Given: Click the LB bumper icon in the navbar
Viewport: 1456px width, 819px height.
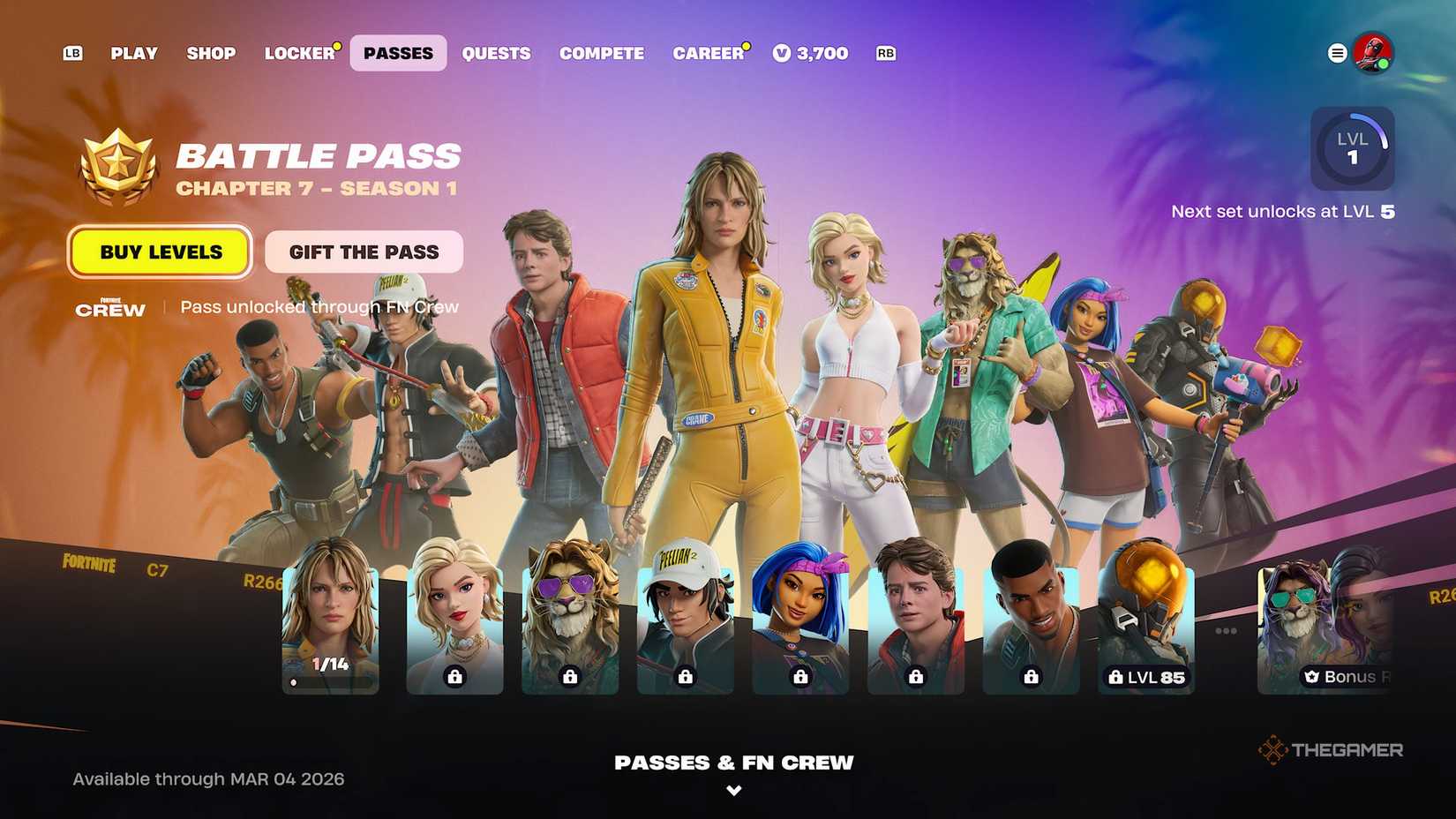Looking at the screenshot, I should (x=71, y=53).
